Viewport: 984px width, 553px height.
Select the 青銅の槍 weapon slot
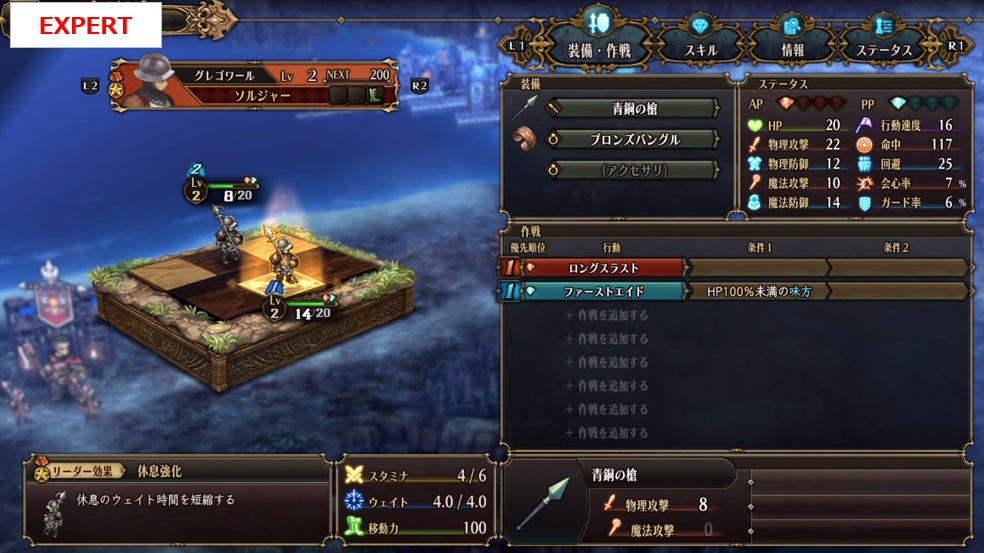pos(632,108)
